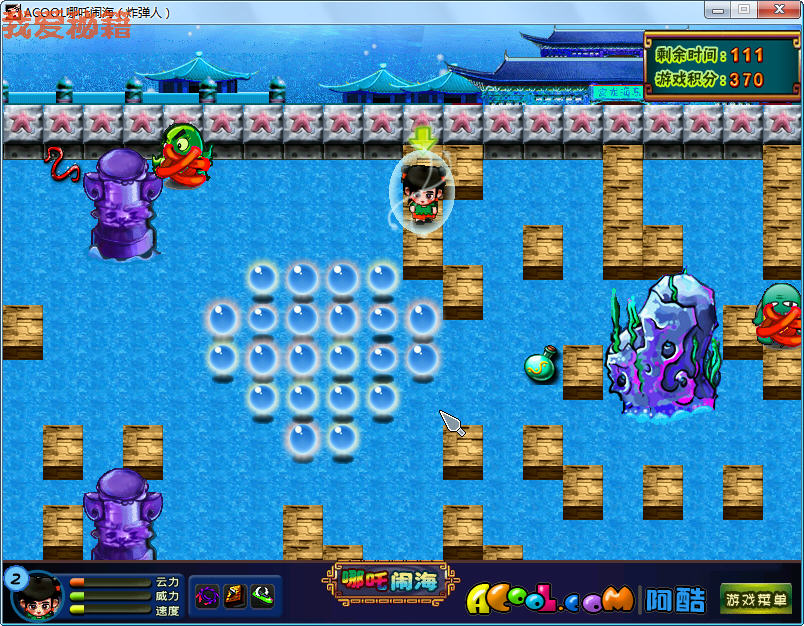This screenshot has width=804, height=626.
Task: Close the game window
Action: click(x=778, y=10)
